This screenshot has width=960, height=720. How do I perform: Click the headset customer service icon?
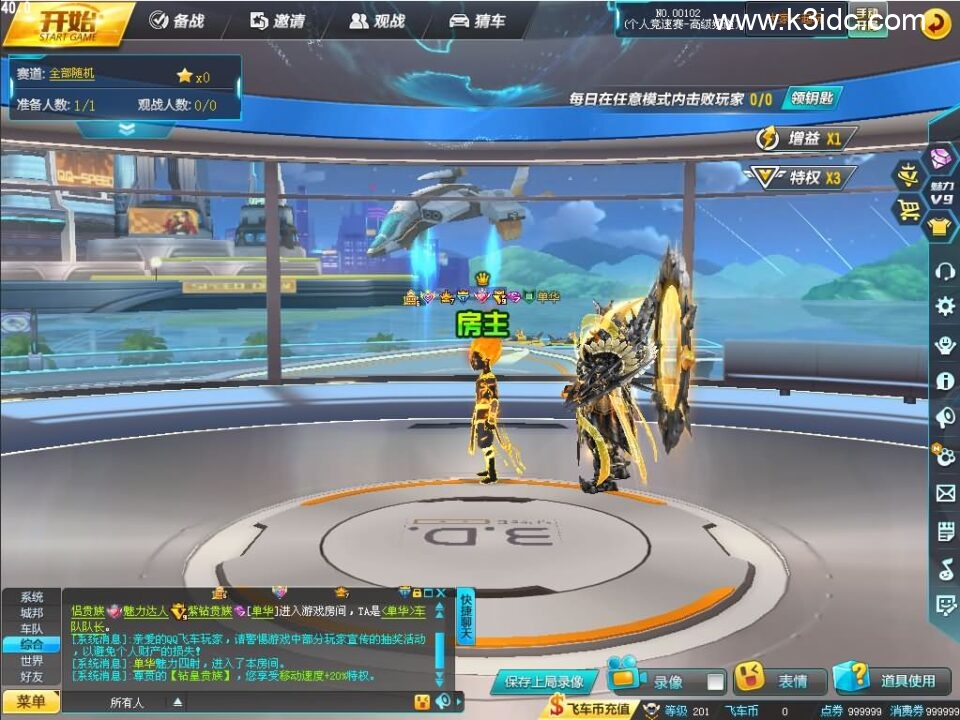pos(944,270)
